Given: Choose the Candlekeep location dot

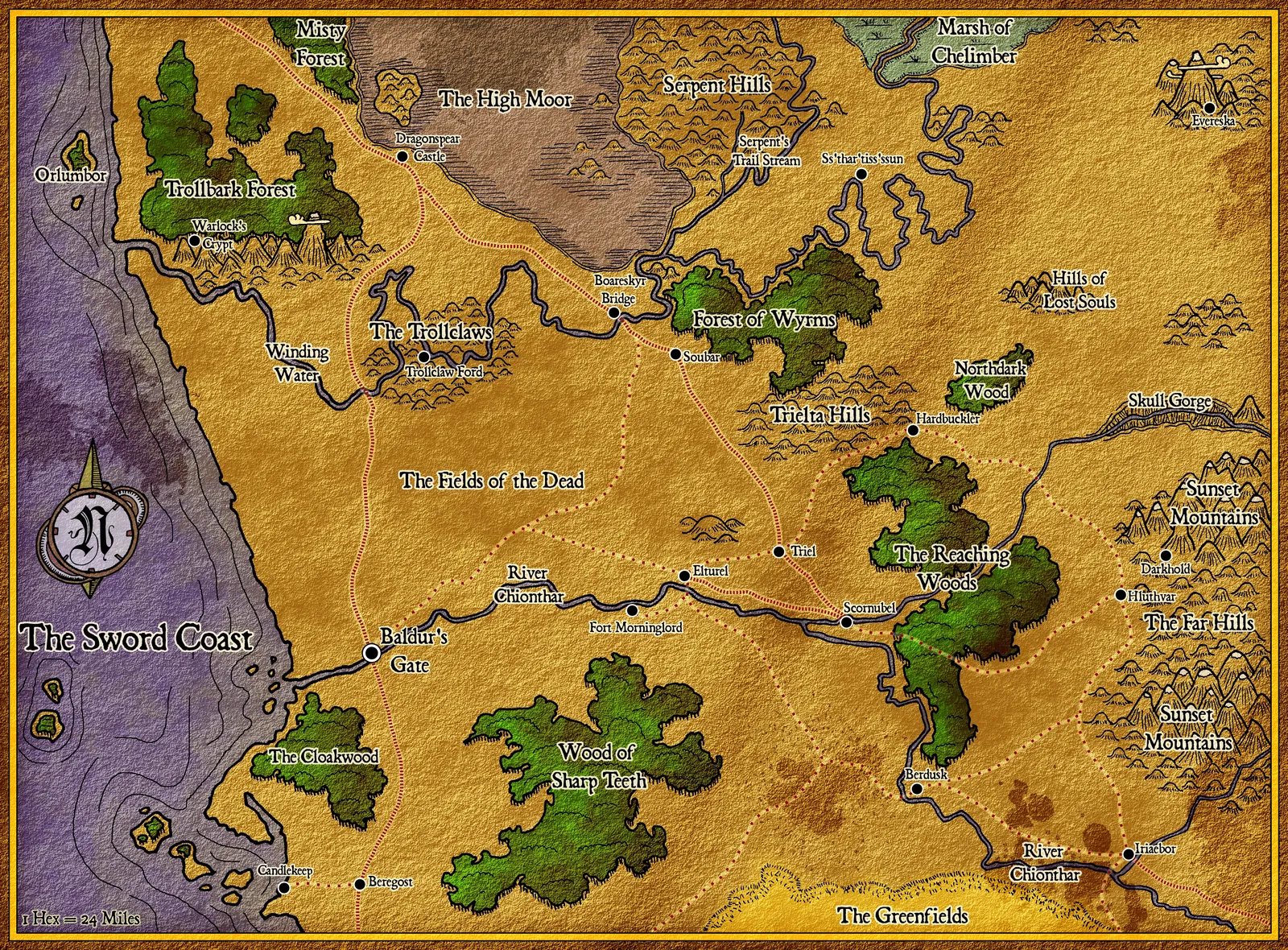Looking at the screenshot, I should (283, 887).
